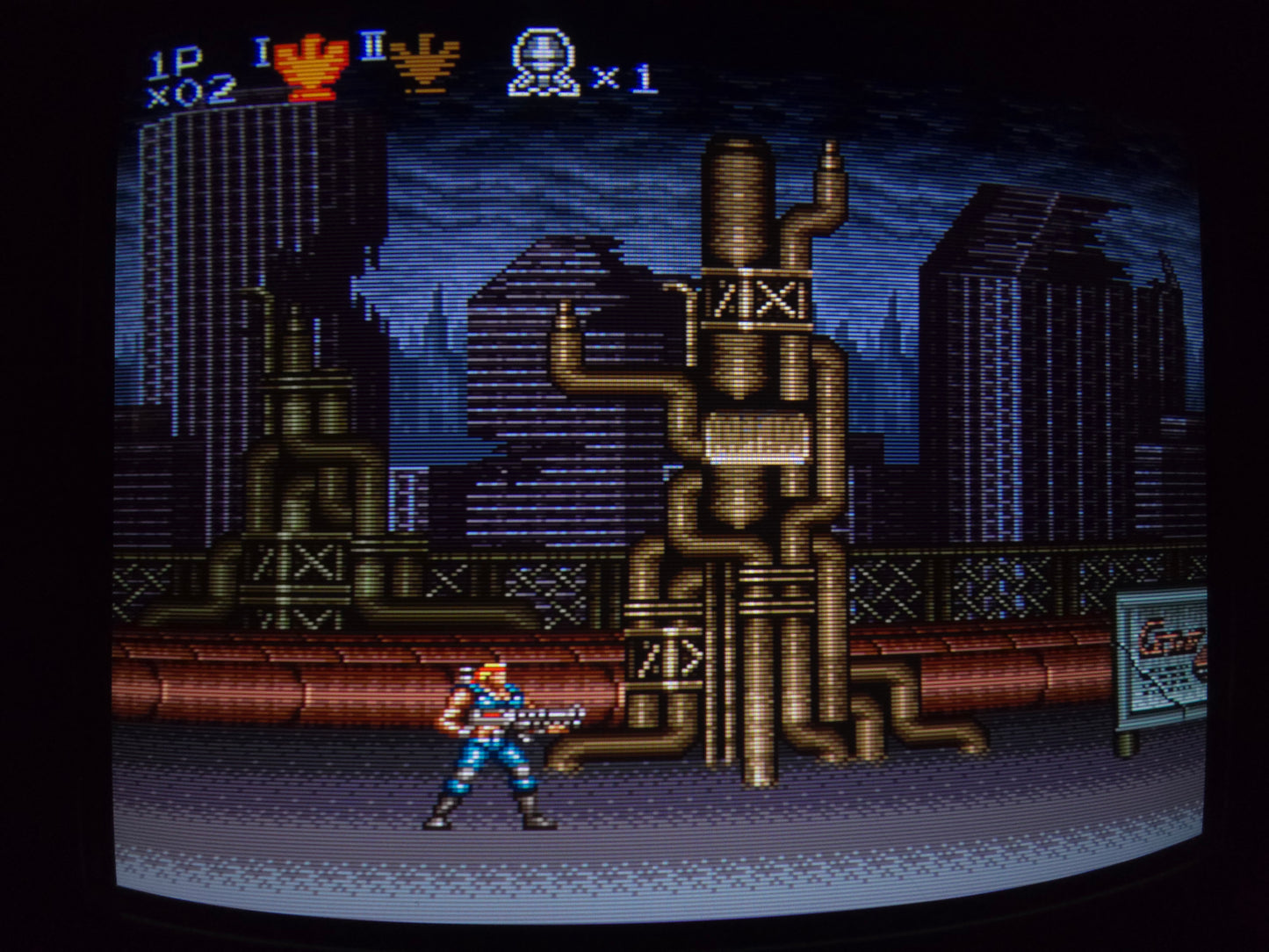Select the weapon slot I eagle icon

tap(305, 69)
